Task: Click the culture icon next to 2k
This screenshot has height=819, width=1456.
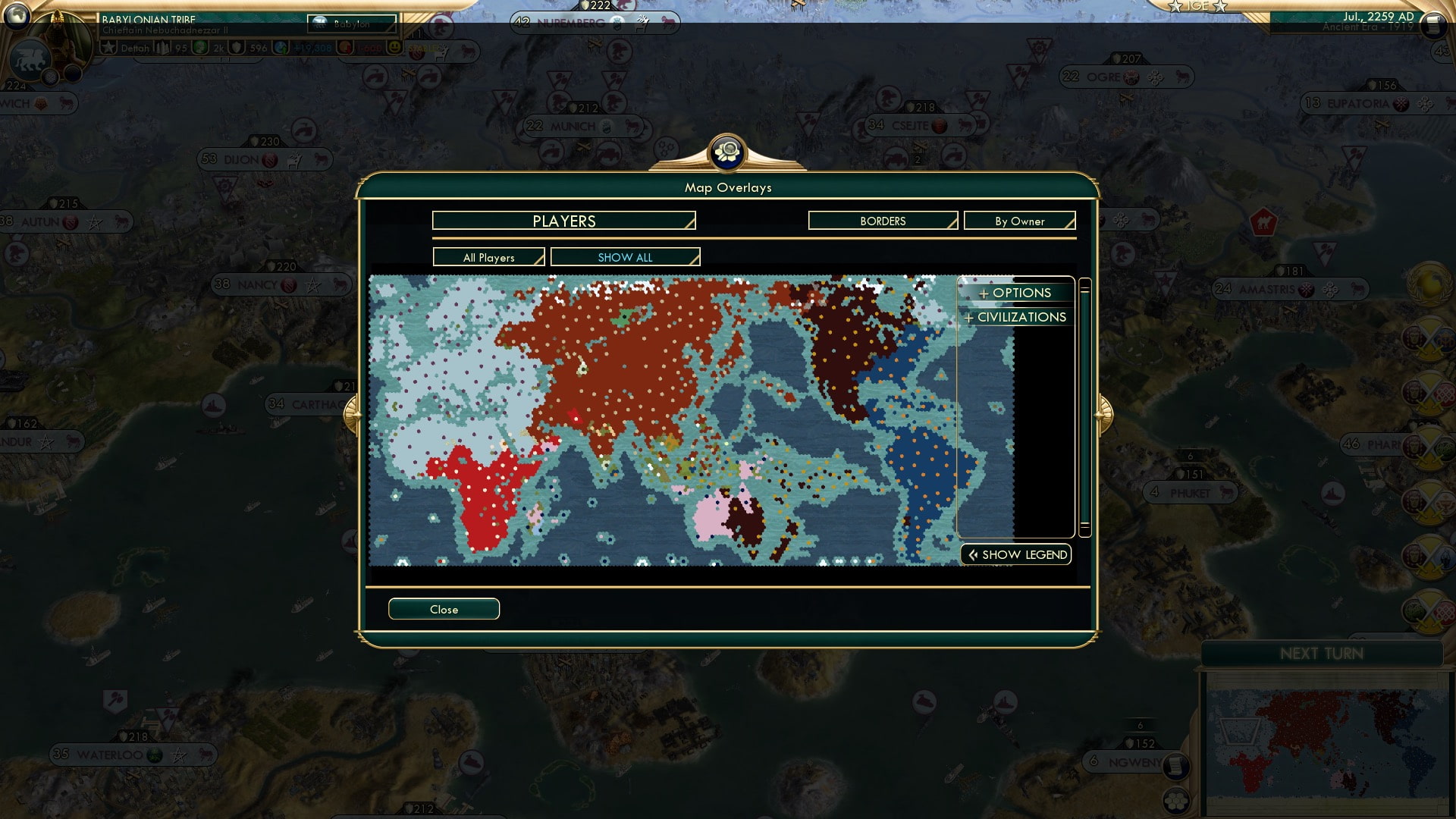Action: (x=202, y=47)
